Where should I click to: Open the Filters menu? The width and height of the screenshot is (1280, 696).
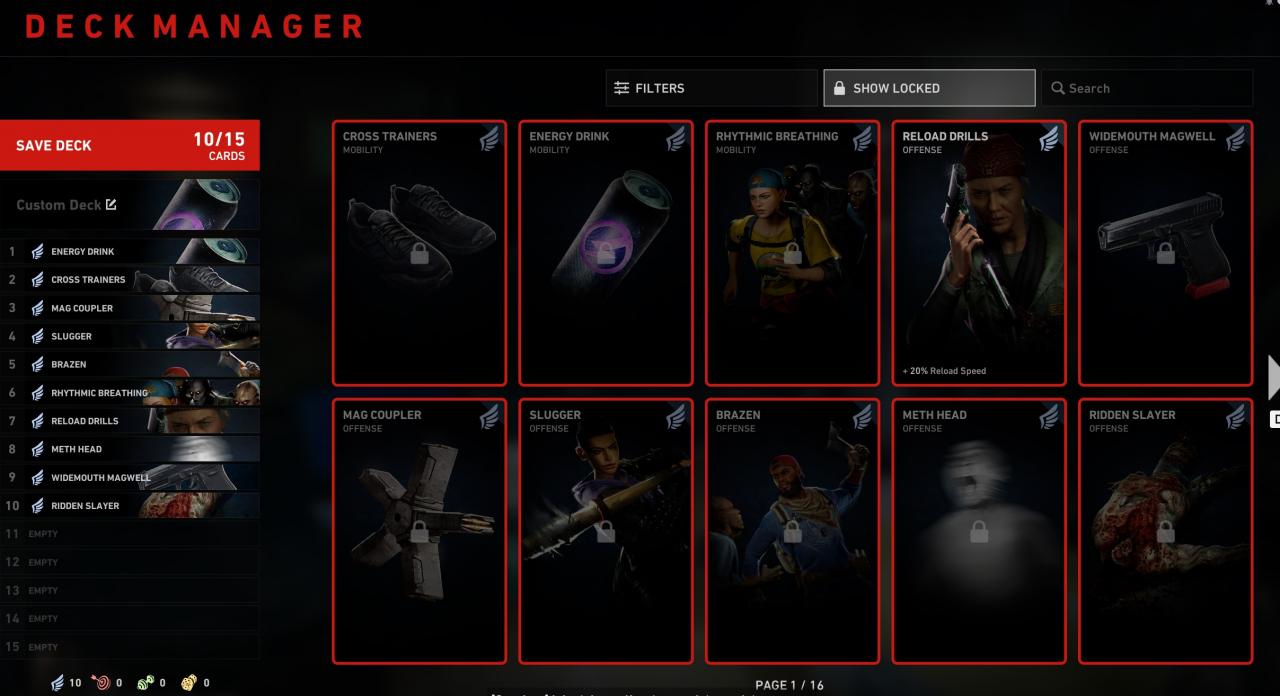pos(711,88)
